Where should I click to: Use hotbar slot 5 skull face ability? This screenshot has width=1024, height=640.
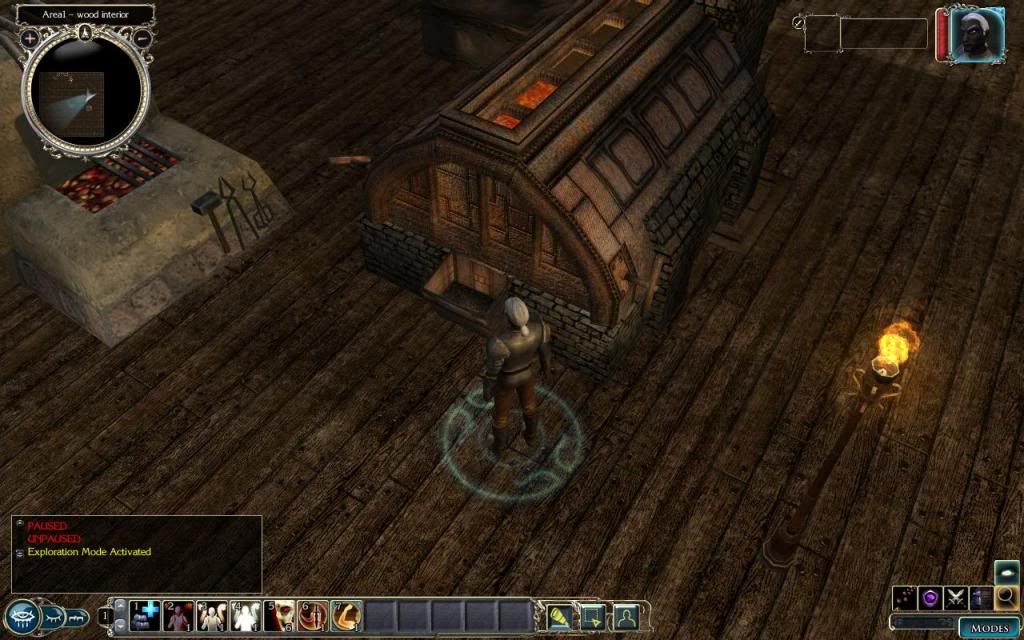coord(280,615)
